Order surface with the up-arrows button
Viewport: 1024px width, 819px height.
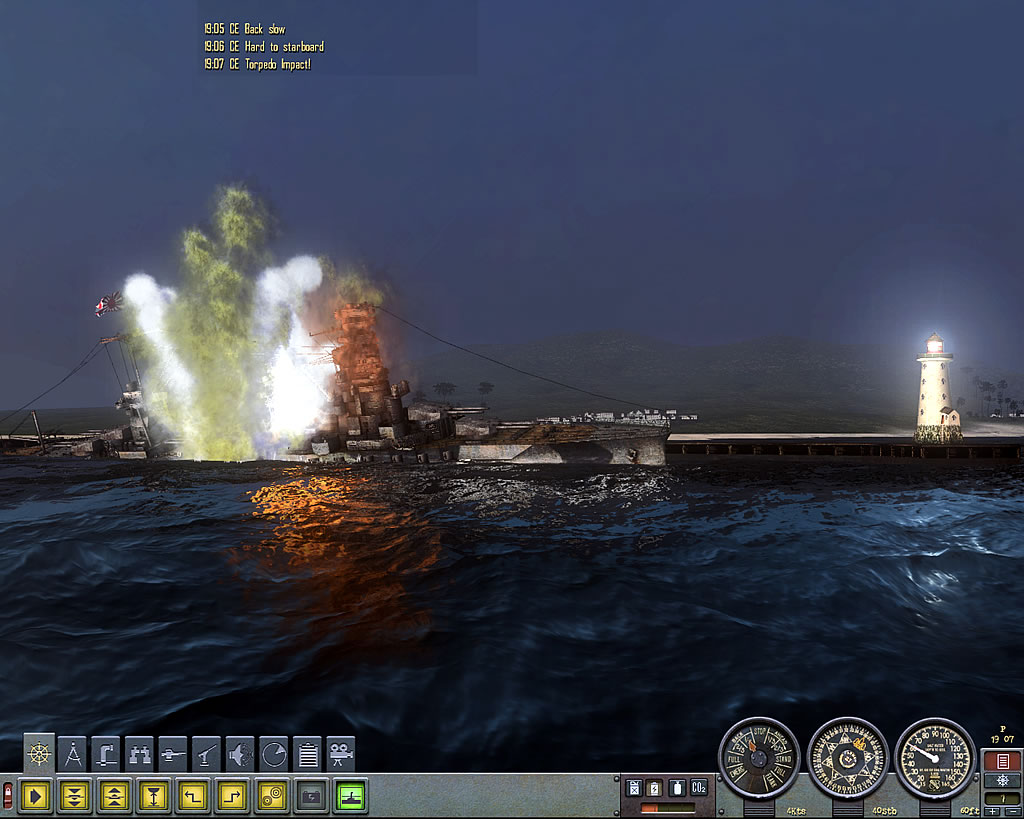(x=114, y=796)
